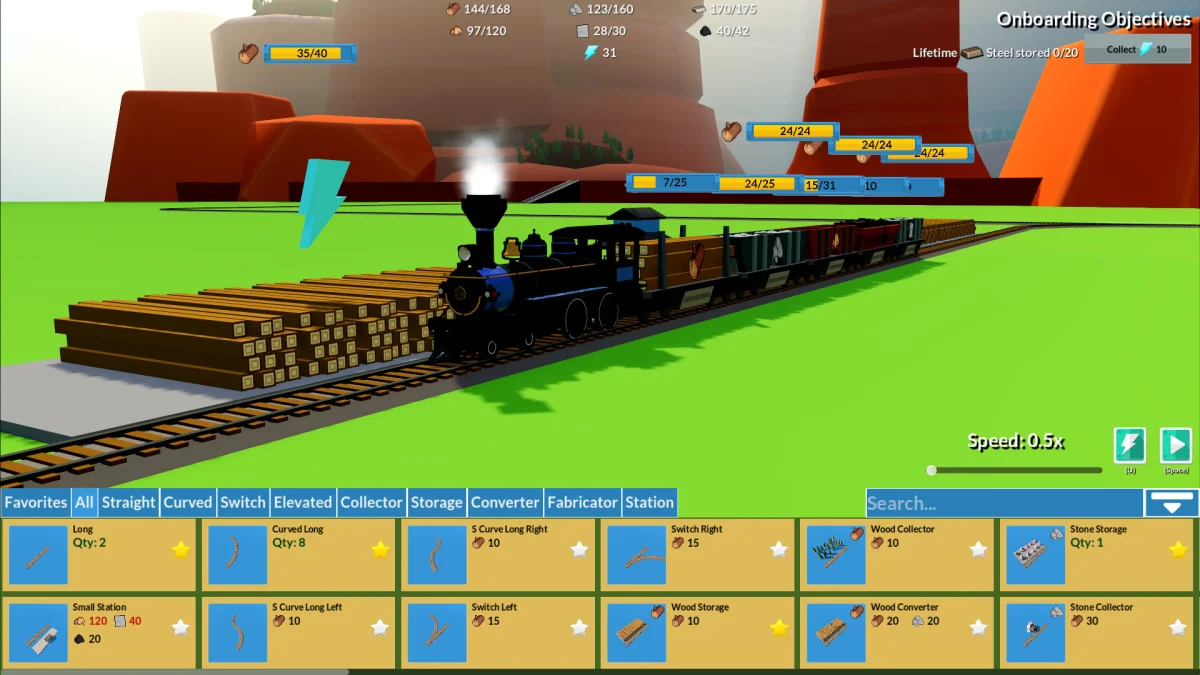The width and height of the screenshot is (1200, 675).
Task: Click the play button beside speed
Action: coord(1175,445)
